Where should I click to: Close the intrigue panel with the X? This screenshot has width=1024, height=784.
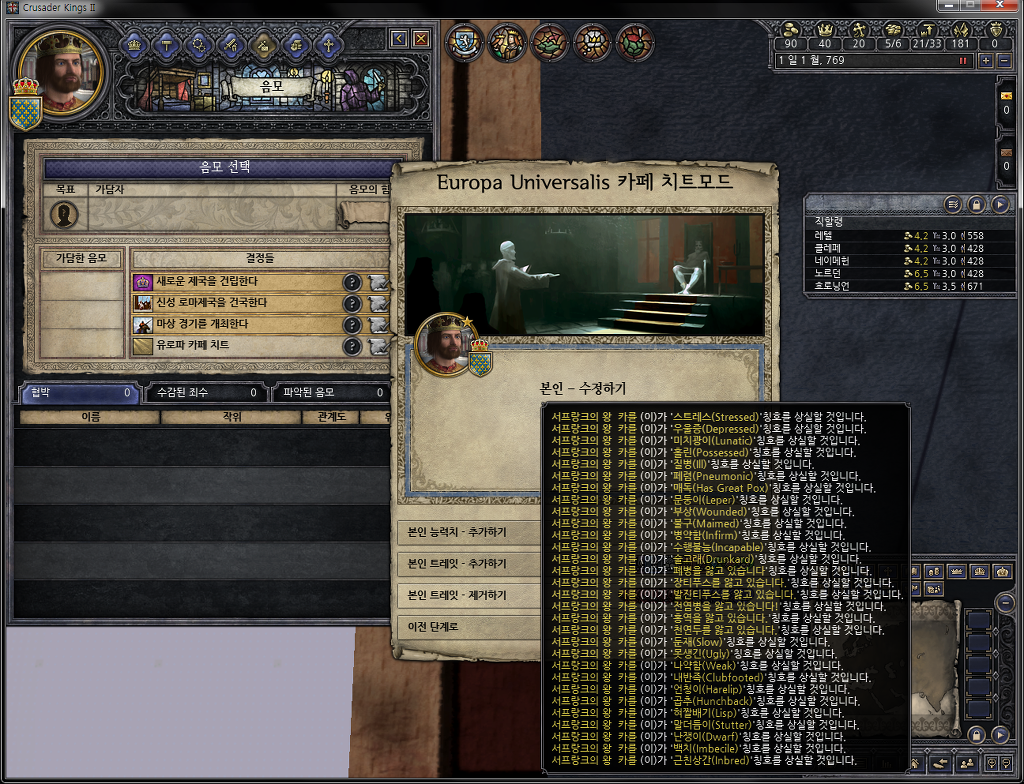pyautogui.click(x=421, y=39)
